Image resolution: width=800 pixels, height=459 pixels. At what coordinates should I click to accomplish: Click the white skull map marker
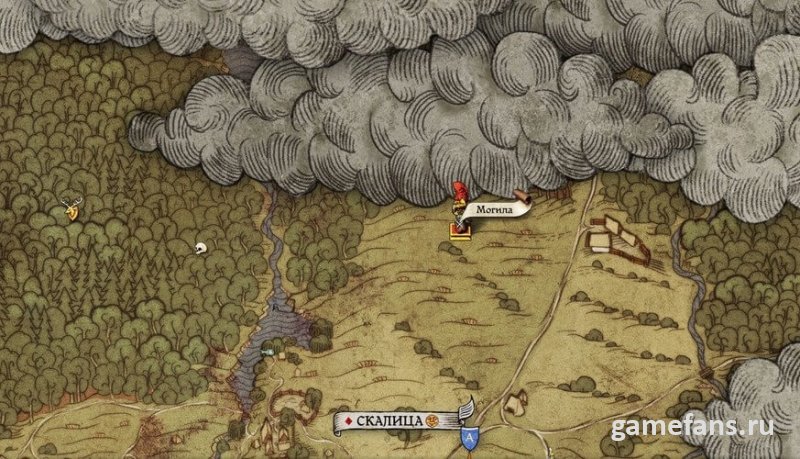tap(198, 247)
